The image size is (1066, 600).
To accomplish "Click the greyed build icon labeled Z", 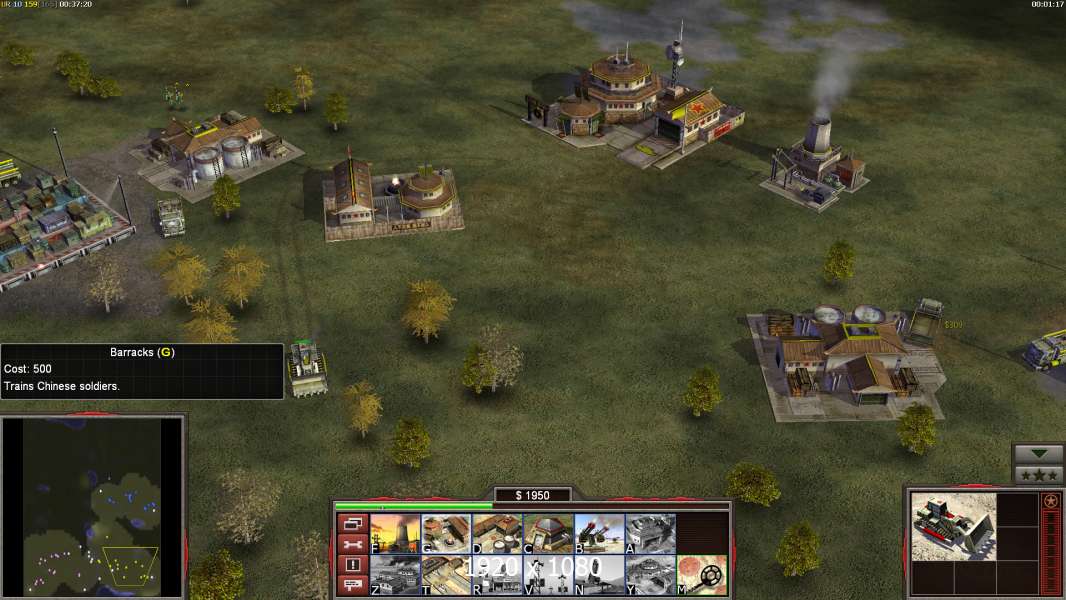I will pyautogui.click(x=395, y=575).
